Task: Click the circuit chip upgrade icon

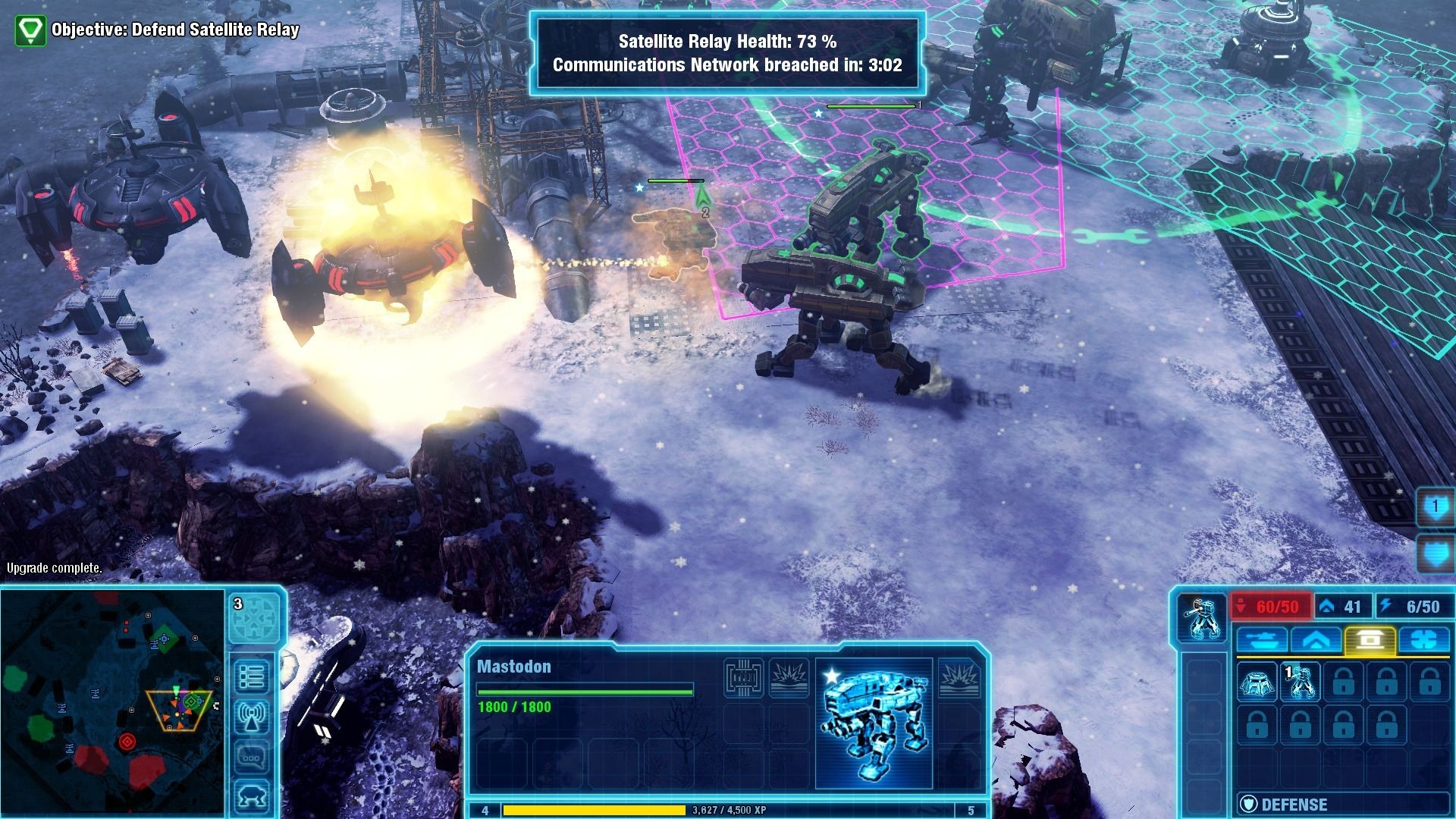Action: tap(743, 677)
